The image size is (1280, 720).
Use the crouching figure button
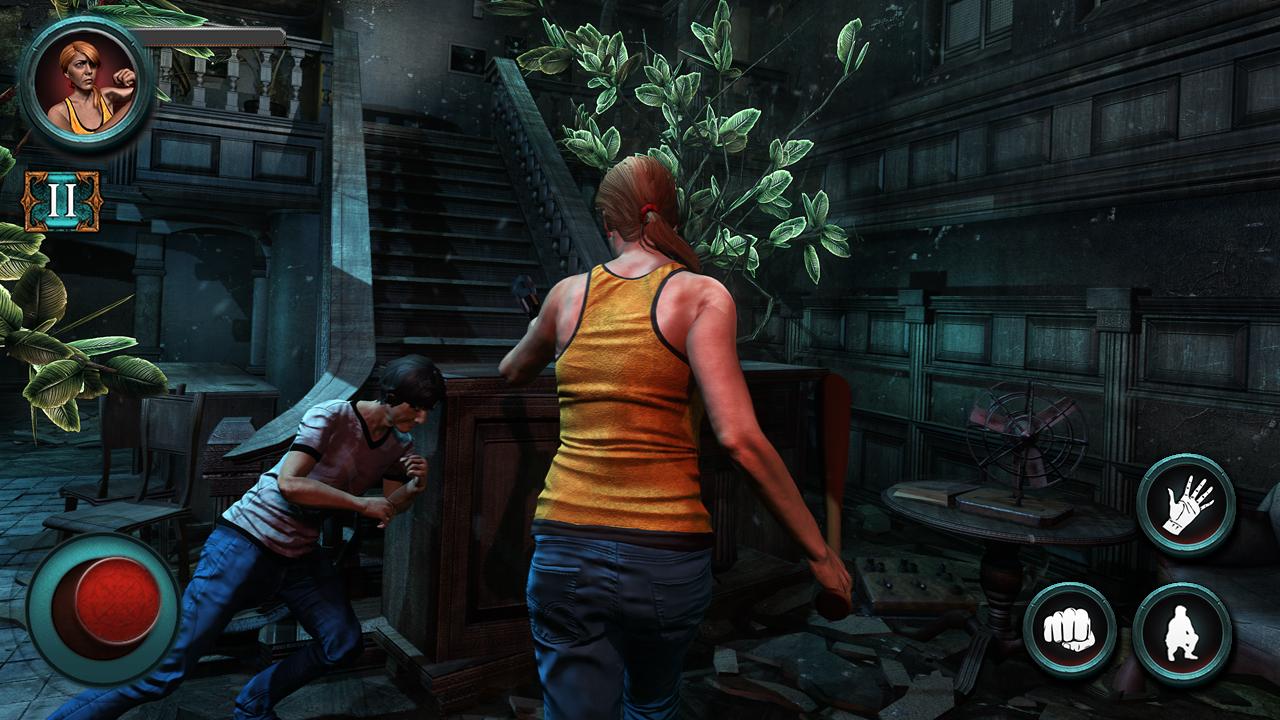1182,633
